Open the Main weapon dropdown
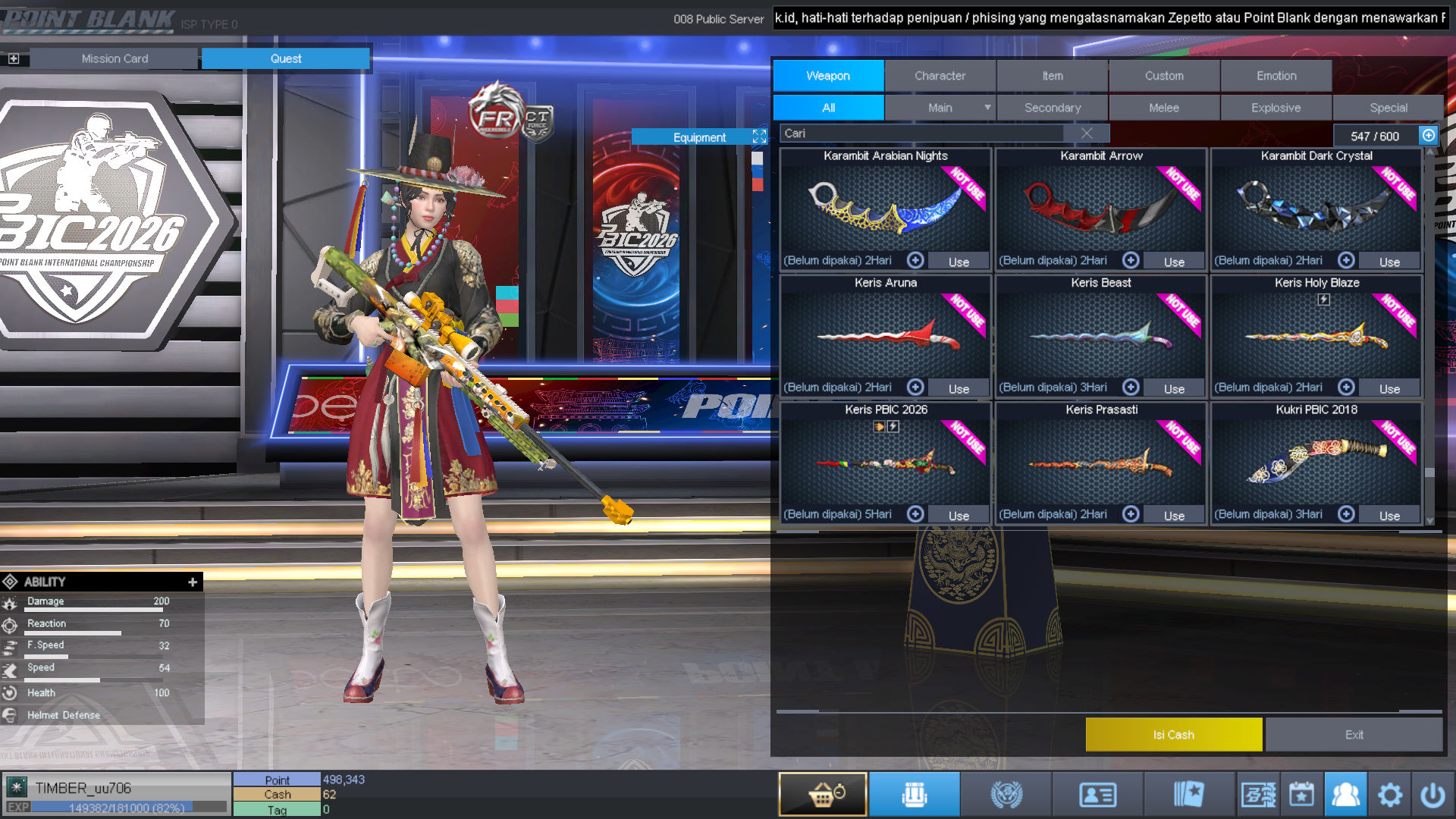This screenshot has height=819, width=1456. coord(987,108)
